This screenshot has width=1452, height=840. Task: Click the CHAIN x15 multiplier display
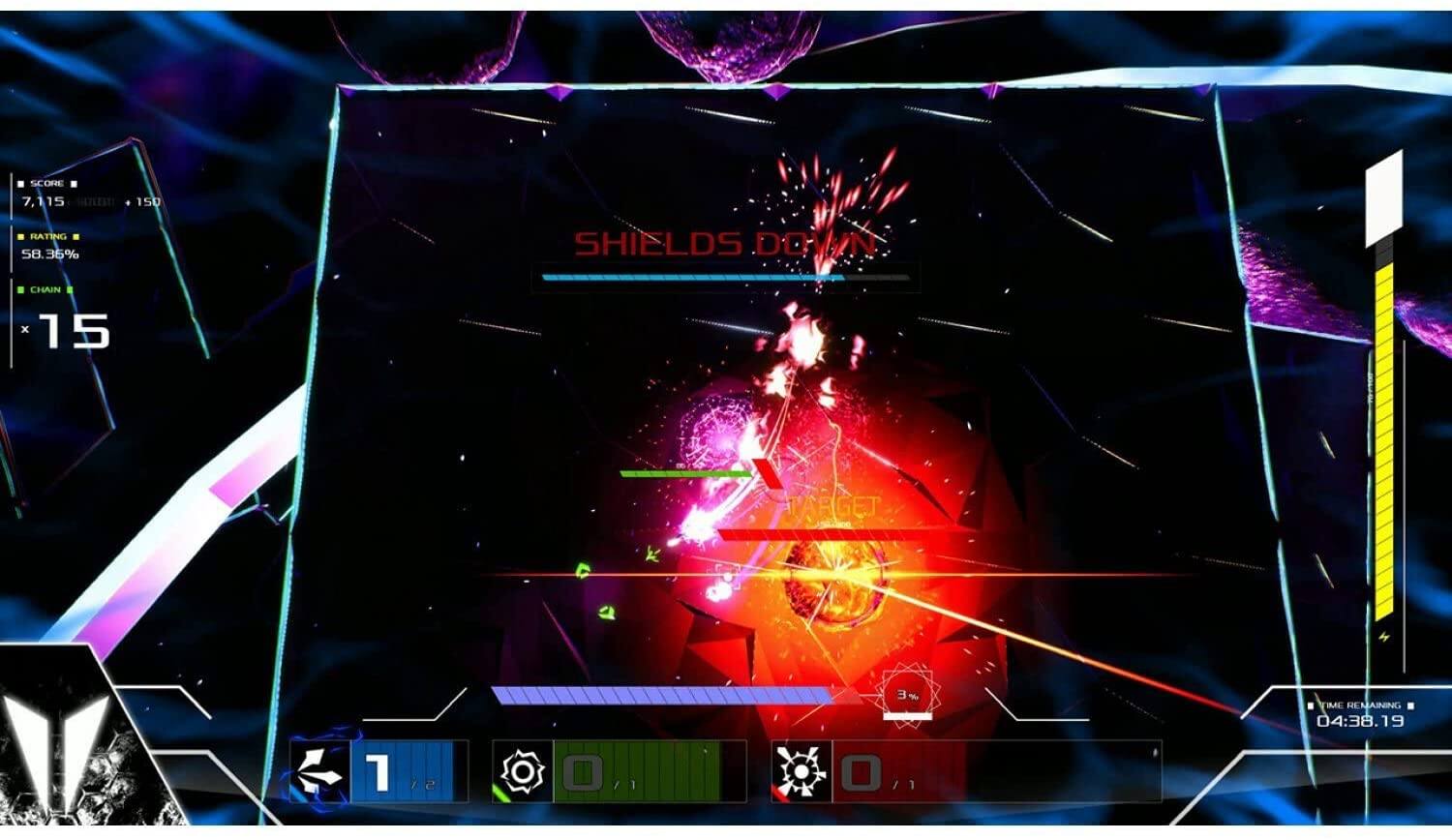pos(66,331)
